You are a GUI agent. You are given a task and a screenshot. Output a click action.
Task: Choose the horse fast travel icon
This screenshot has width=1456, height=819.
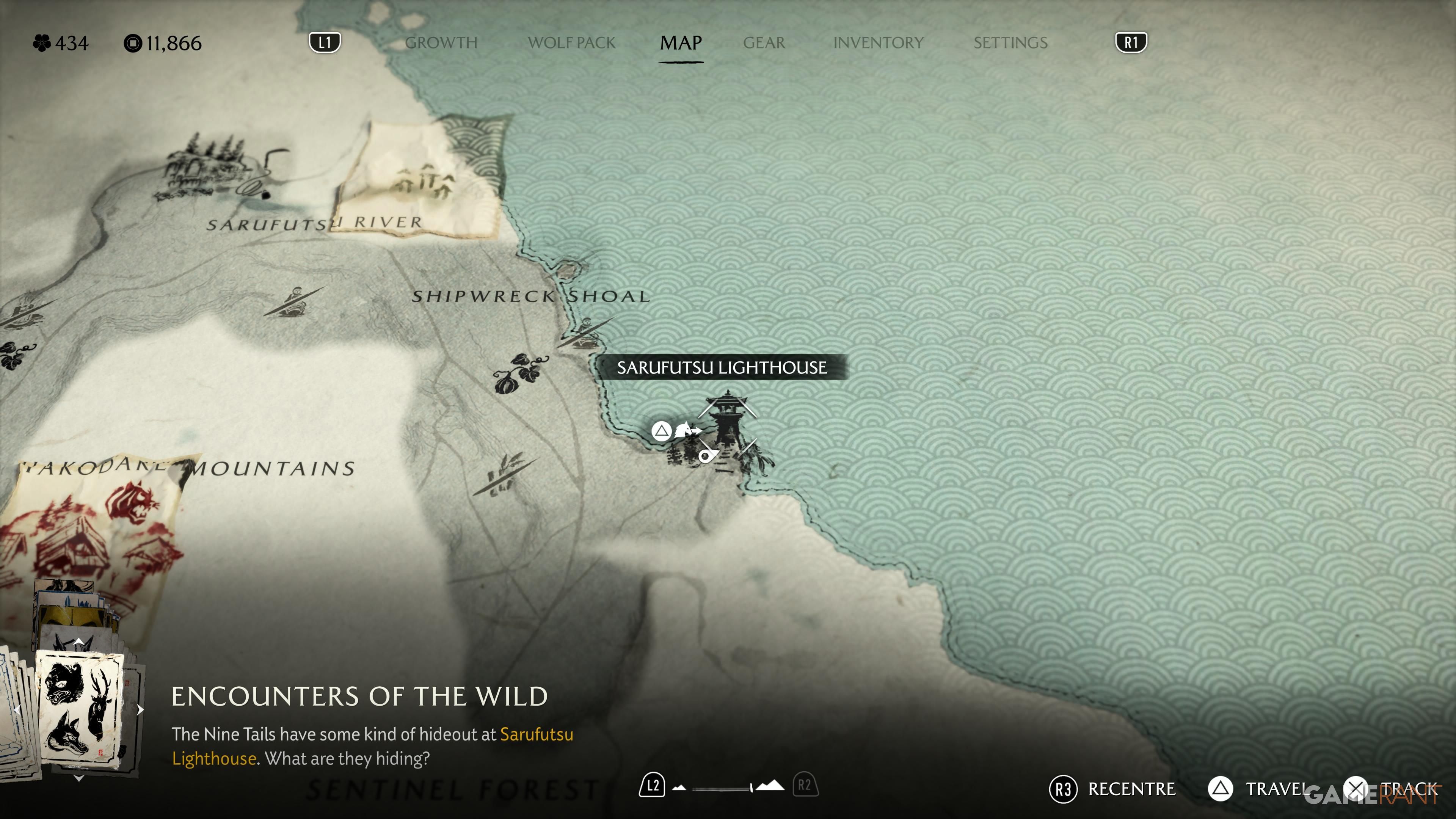click(686, 431)
